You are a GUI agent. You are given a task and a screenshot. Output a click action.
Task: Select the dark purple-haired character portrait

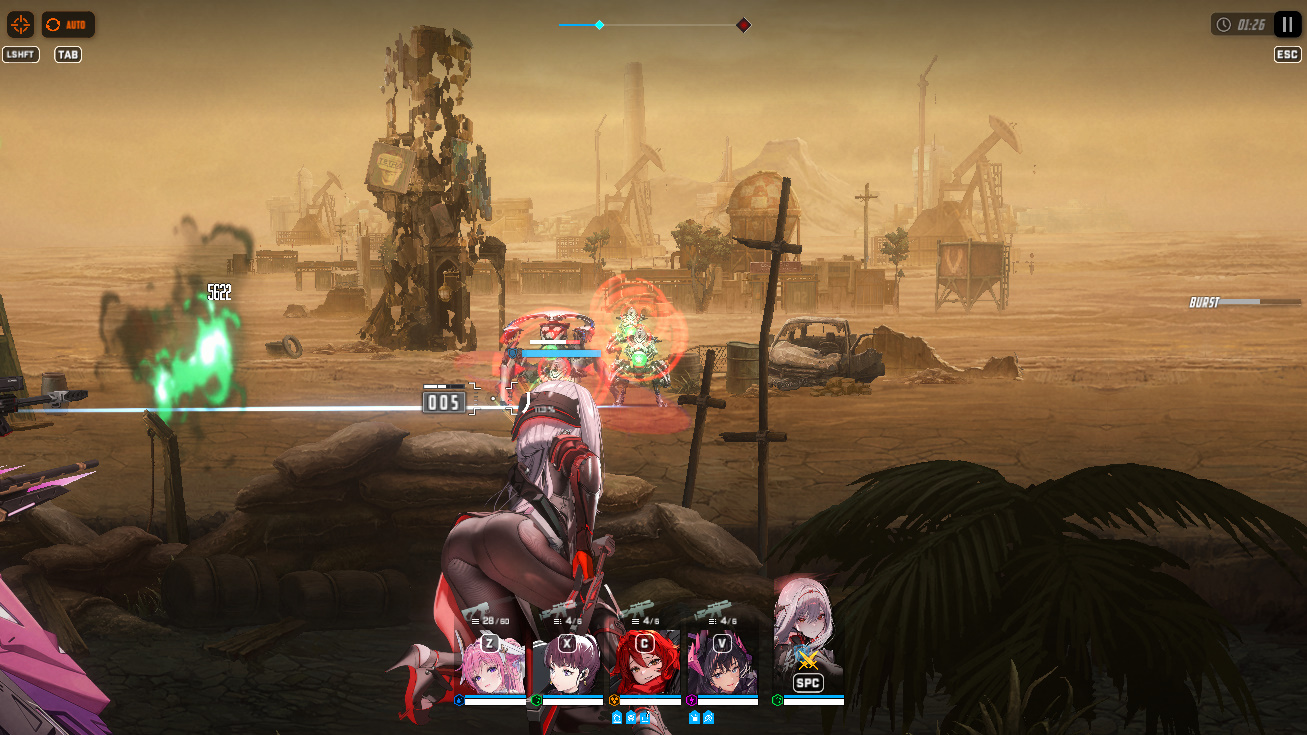click(567, 665)
